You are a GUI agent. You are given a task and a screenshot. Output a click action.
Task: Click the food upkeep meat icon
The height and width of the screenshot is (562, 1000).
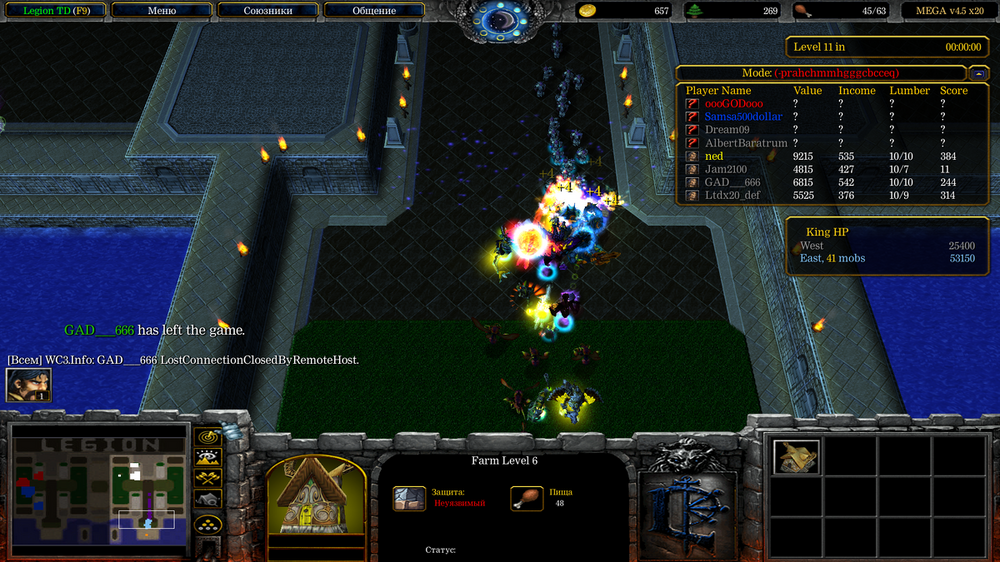click(x=803, y=11)
